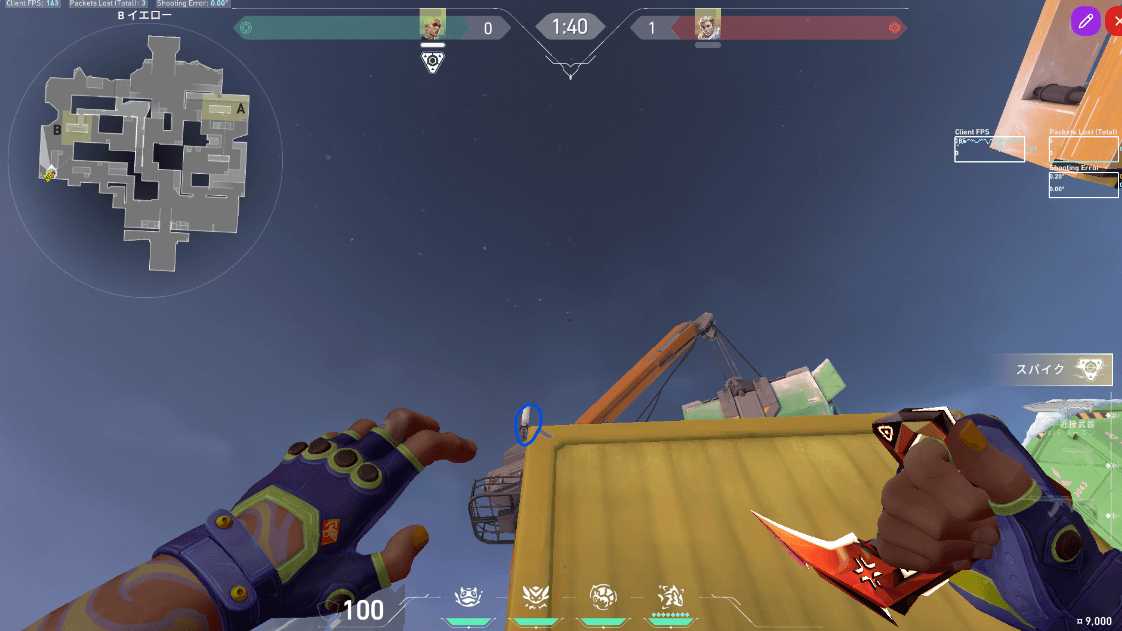Activate the frog-face ability icon

tap(467, 597)
